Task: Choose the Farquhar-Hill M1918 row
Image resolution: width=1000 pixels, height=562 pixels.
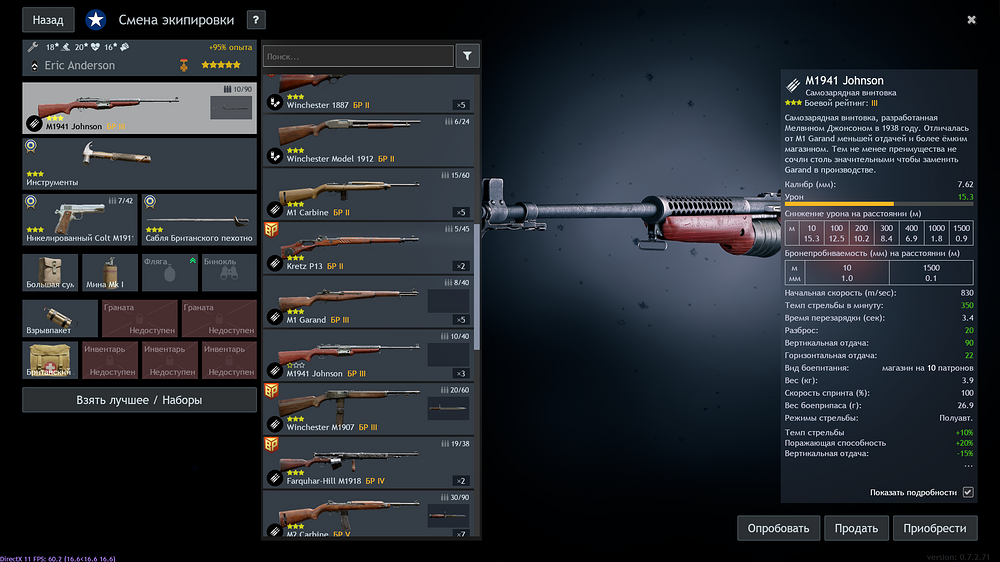Action: click(x=367, y=463)
